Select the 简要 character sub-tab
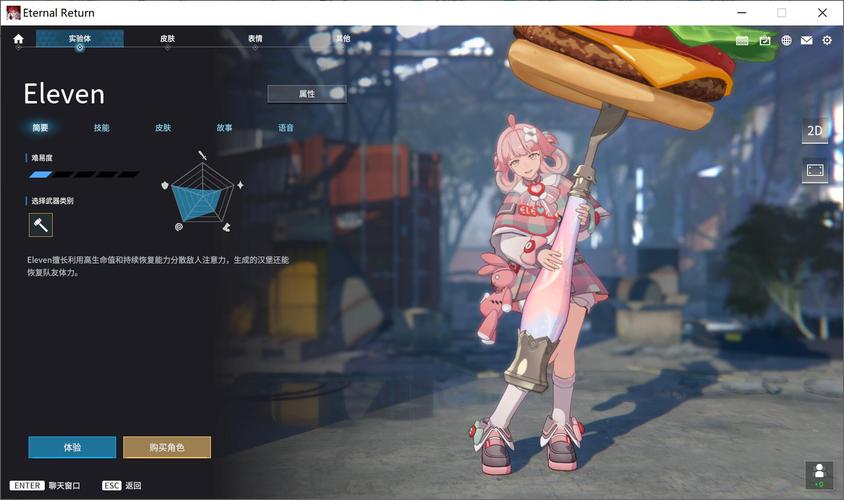 click(40, 128)
